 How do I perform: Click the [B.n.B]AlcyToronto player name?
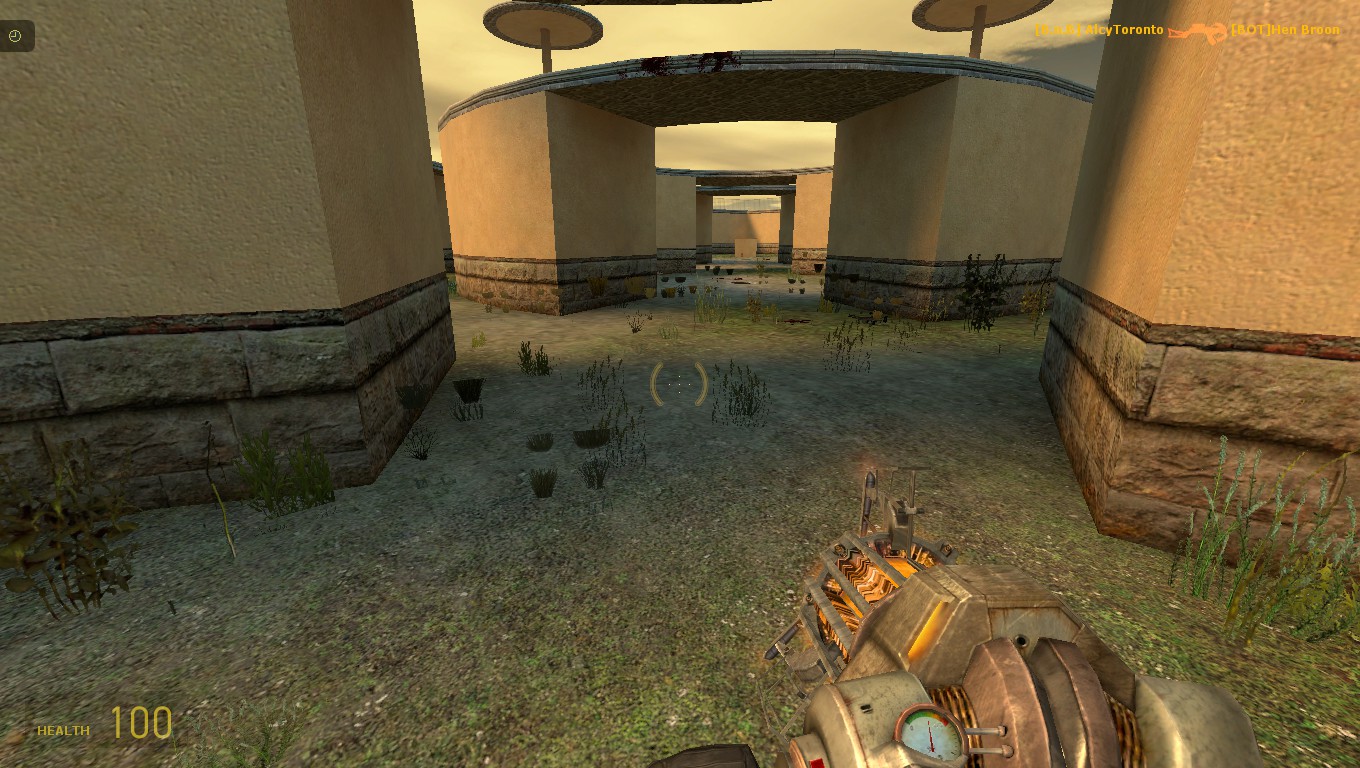tap(1101, 30)
